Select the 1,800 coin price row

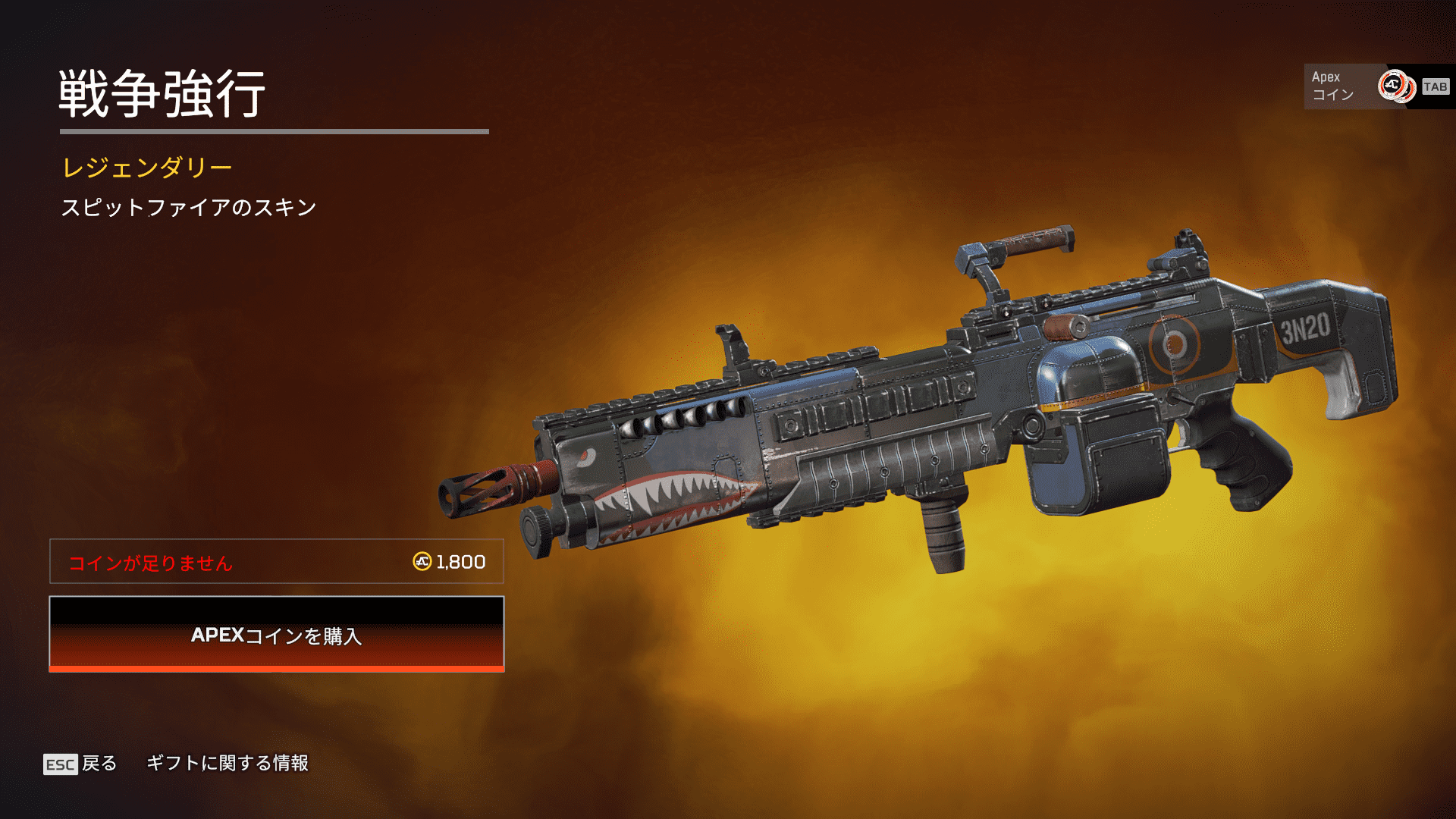point(277,562)
